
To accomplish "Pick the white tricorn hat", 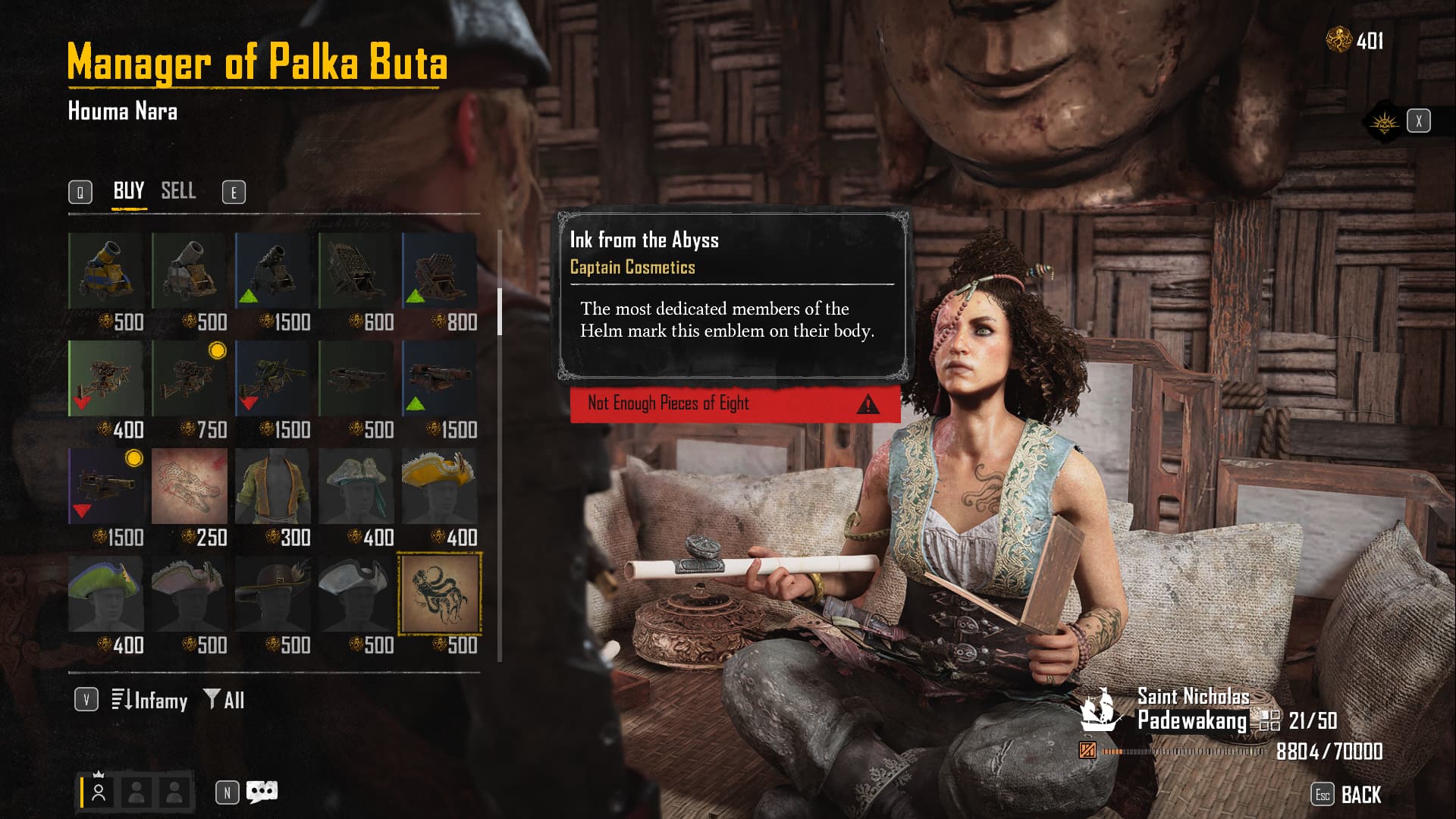I will coord(356,594).
